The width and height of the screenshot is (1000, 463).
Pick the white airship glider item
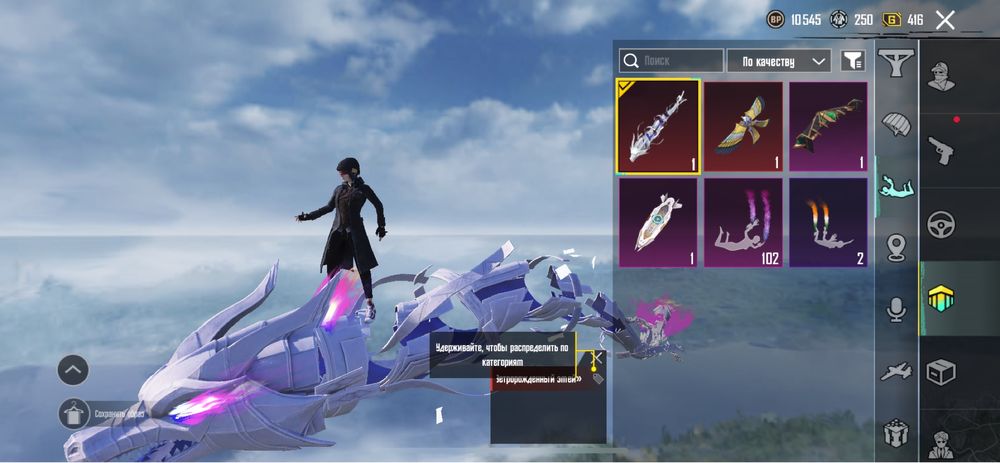click(657, 222)
